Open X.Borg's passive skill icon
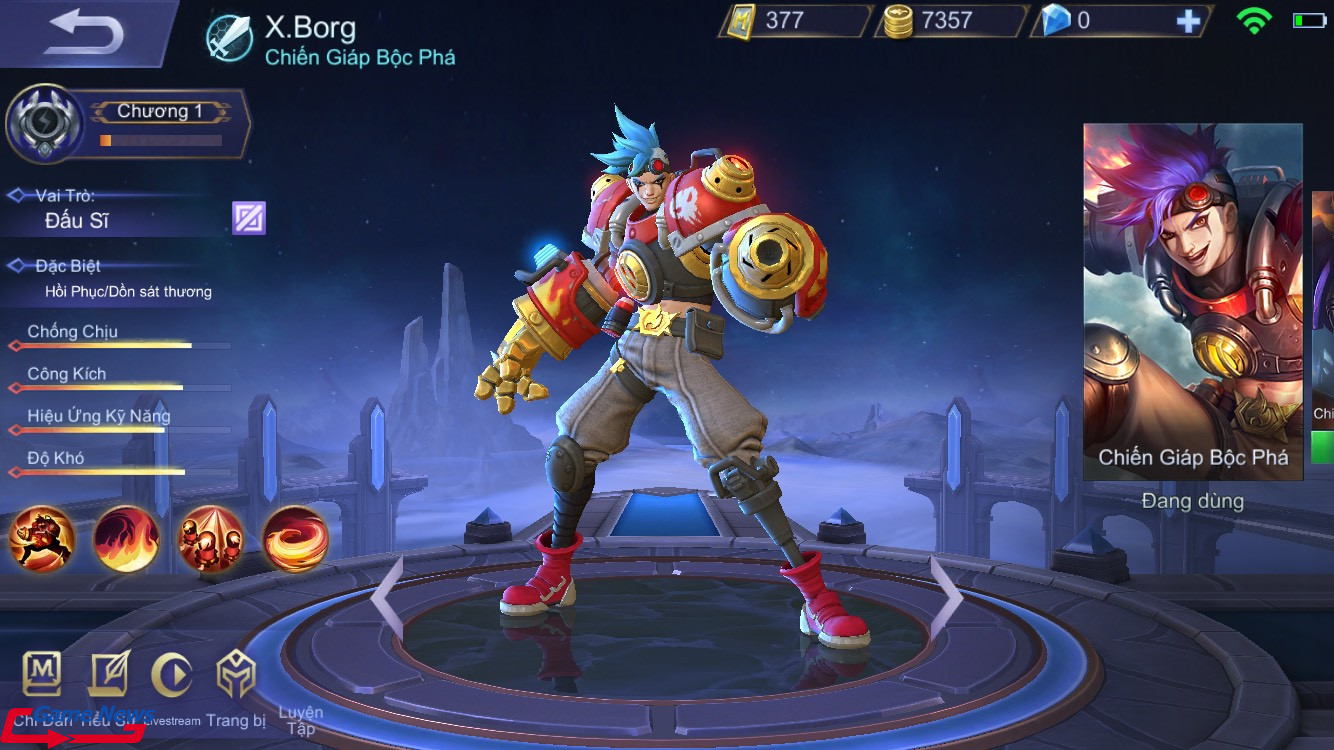 click(x=40, y=540)
